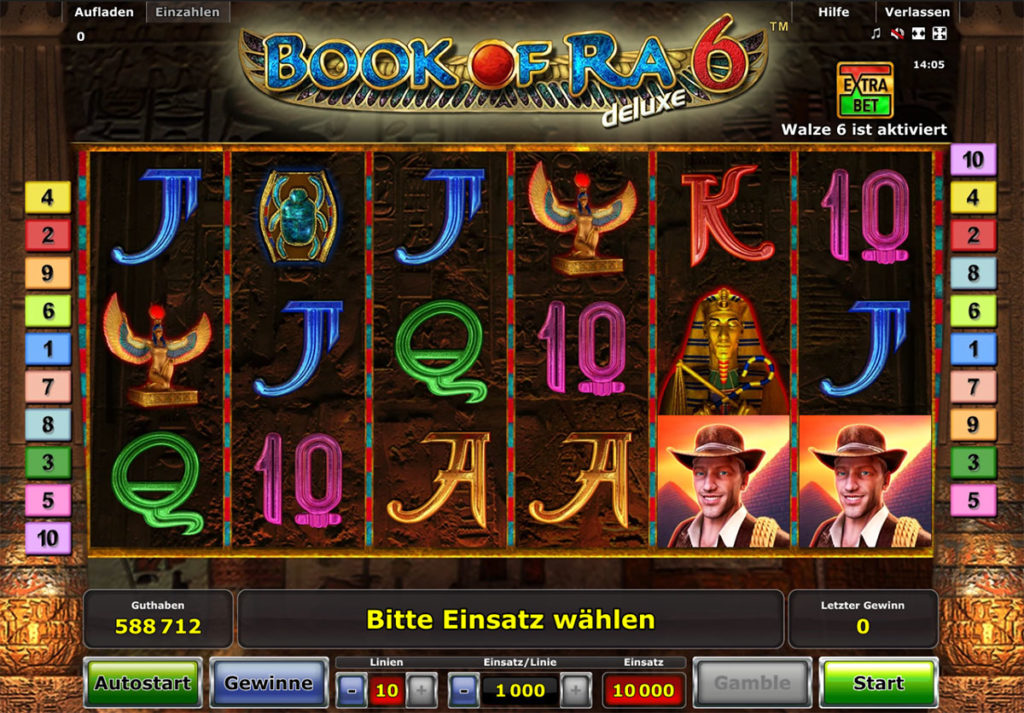The width and height of the screenshot is (1024, 713).
Task: Open the Hilfe help page
Action: tap(833, 12)
